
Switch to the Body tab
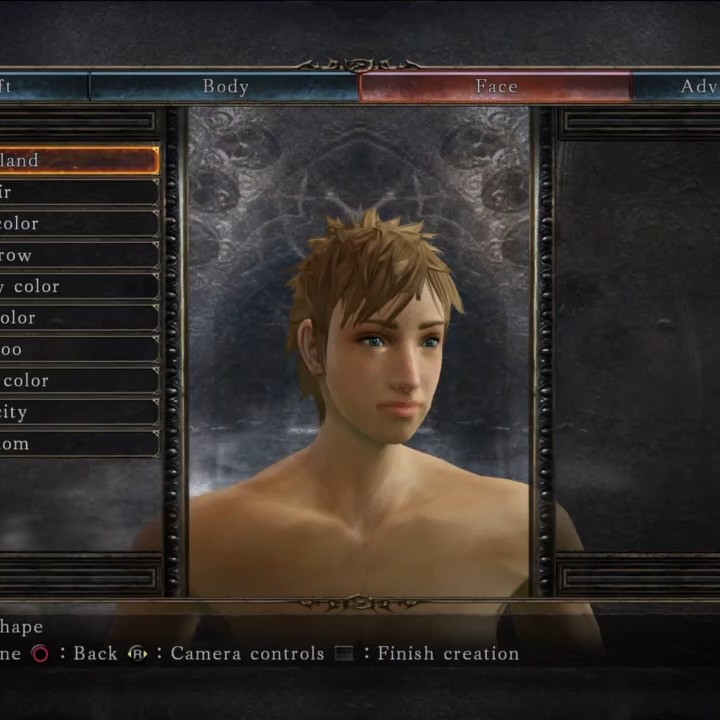click(x=225, y=87)
